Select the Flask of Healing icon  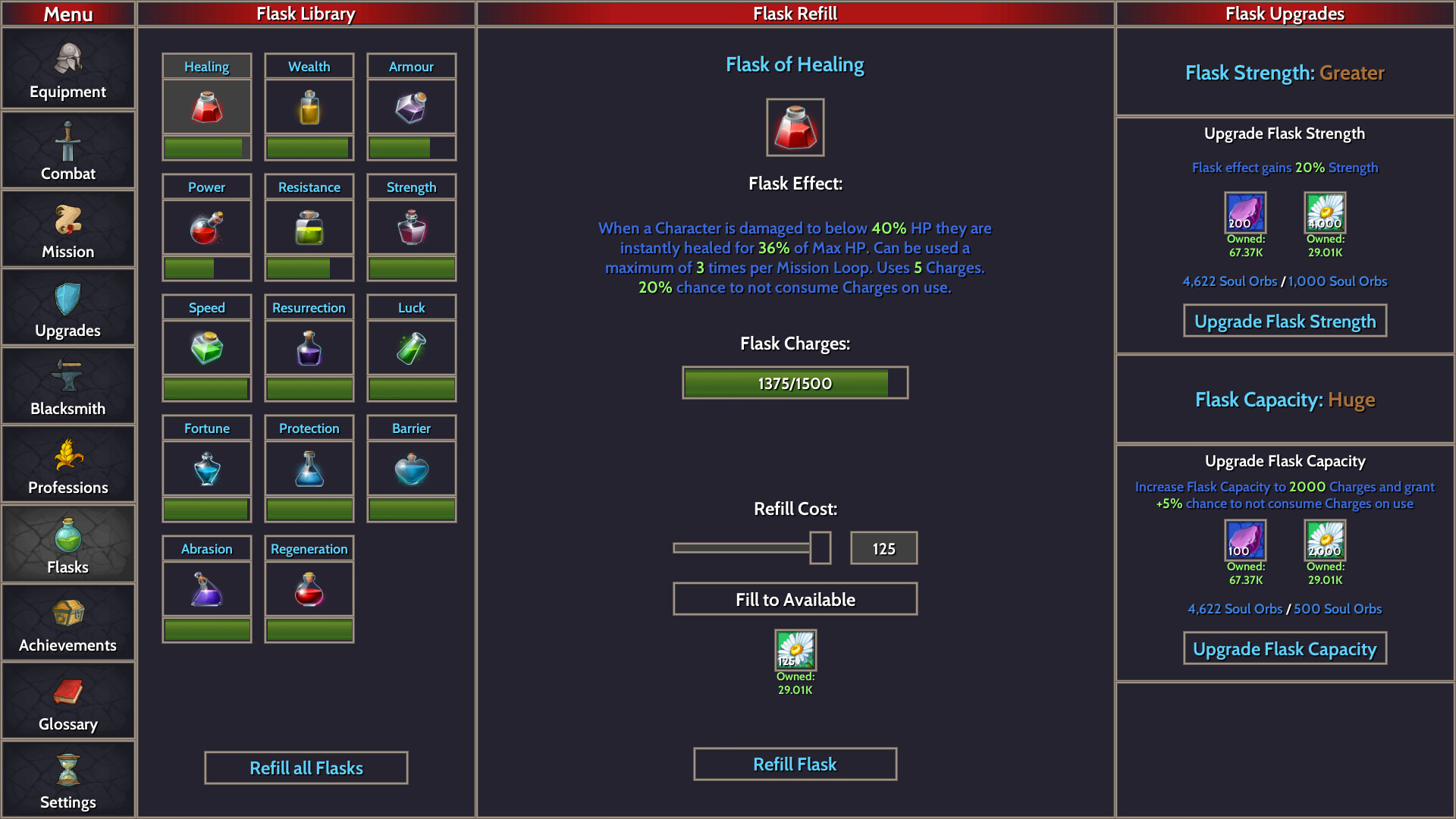[206, 106]
